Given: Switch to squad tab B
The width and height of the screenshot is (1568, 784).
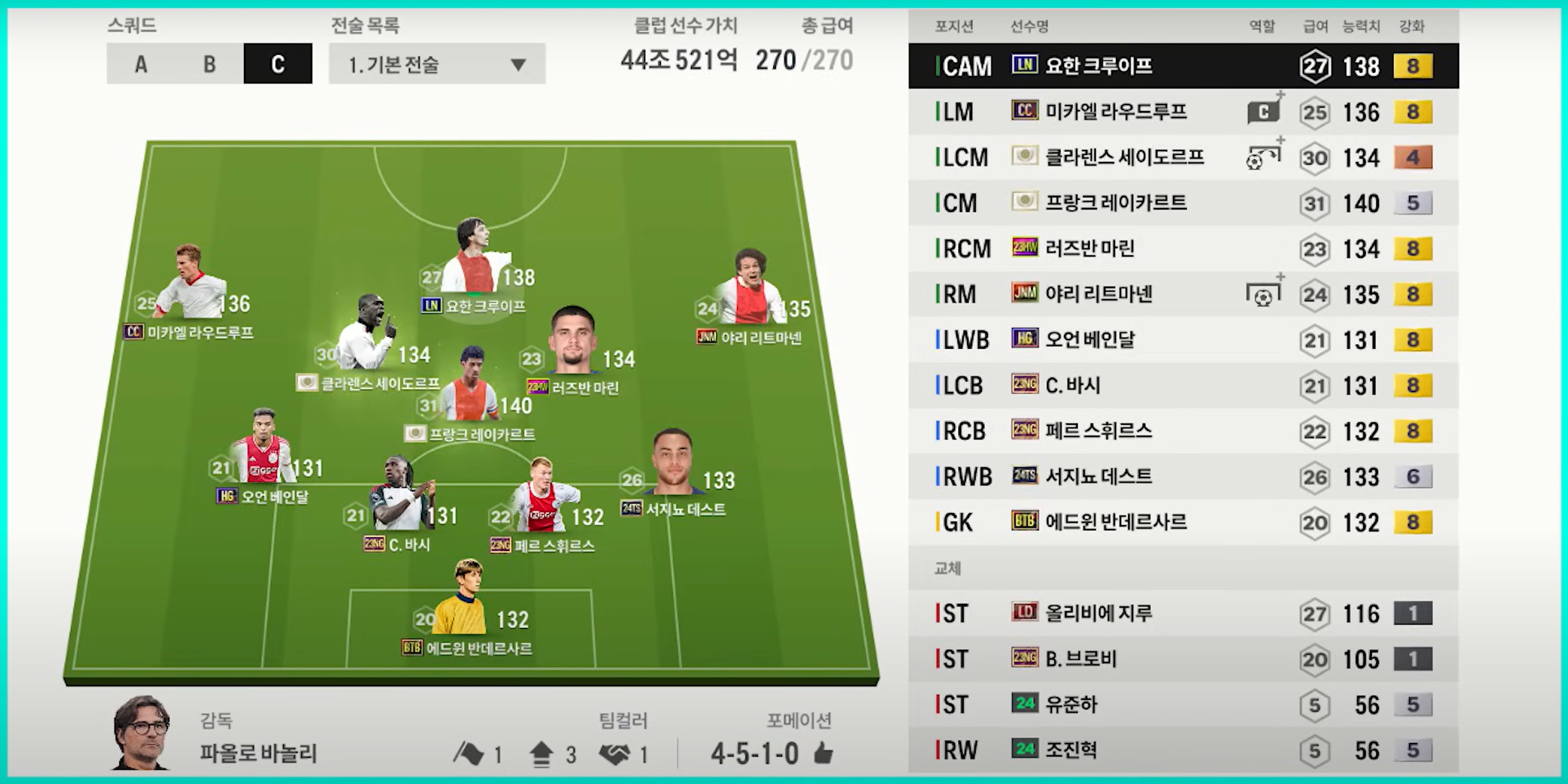Looking at the screenshot, I should click(x=209, y=64).
